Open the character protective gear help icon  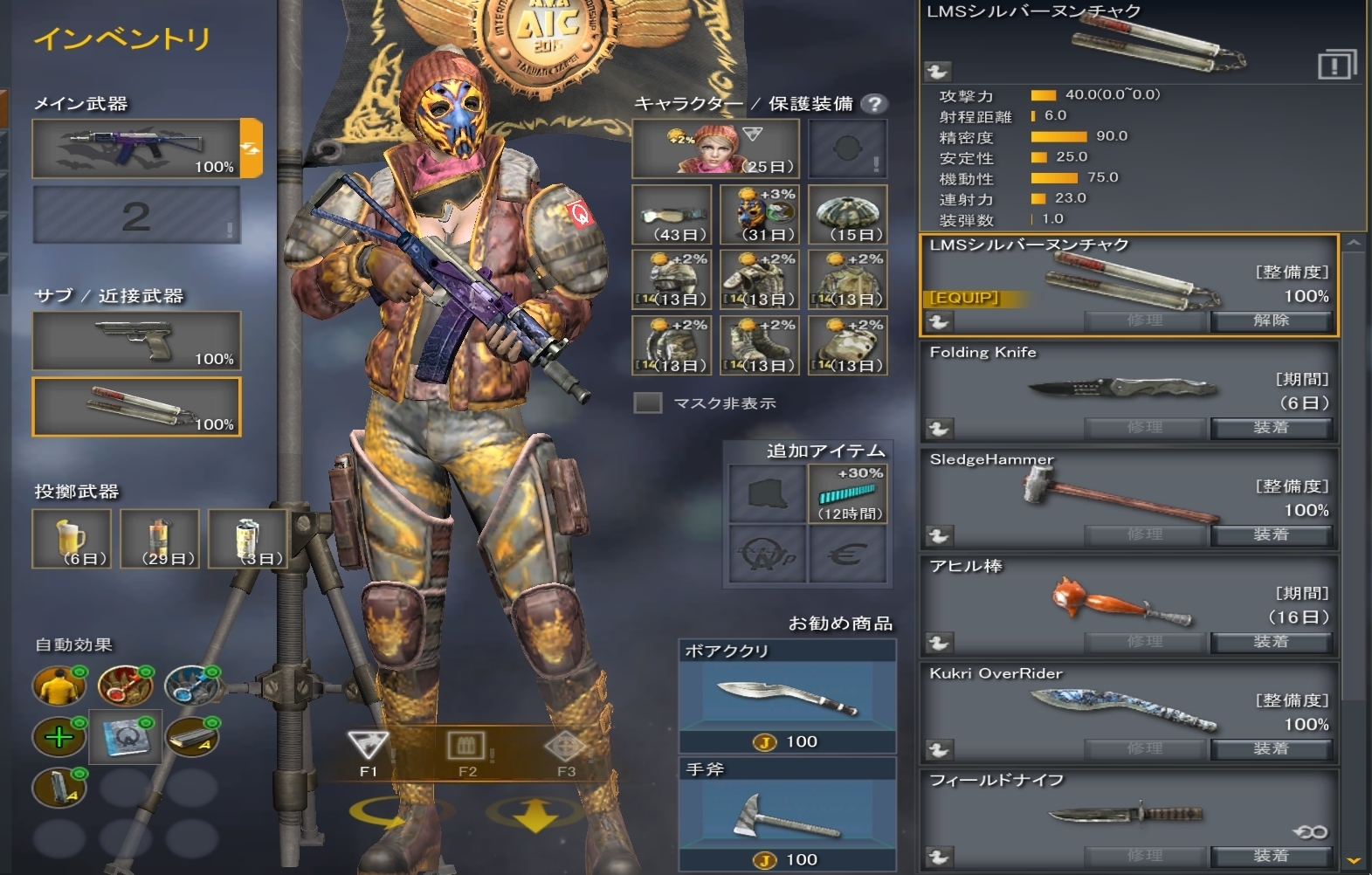click(x=873, y=104)
